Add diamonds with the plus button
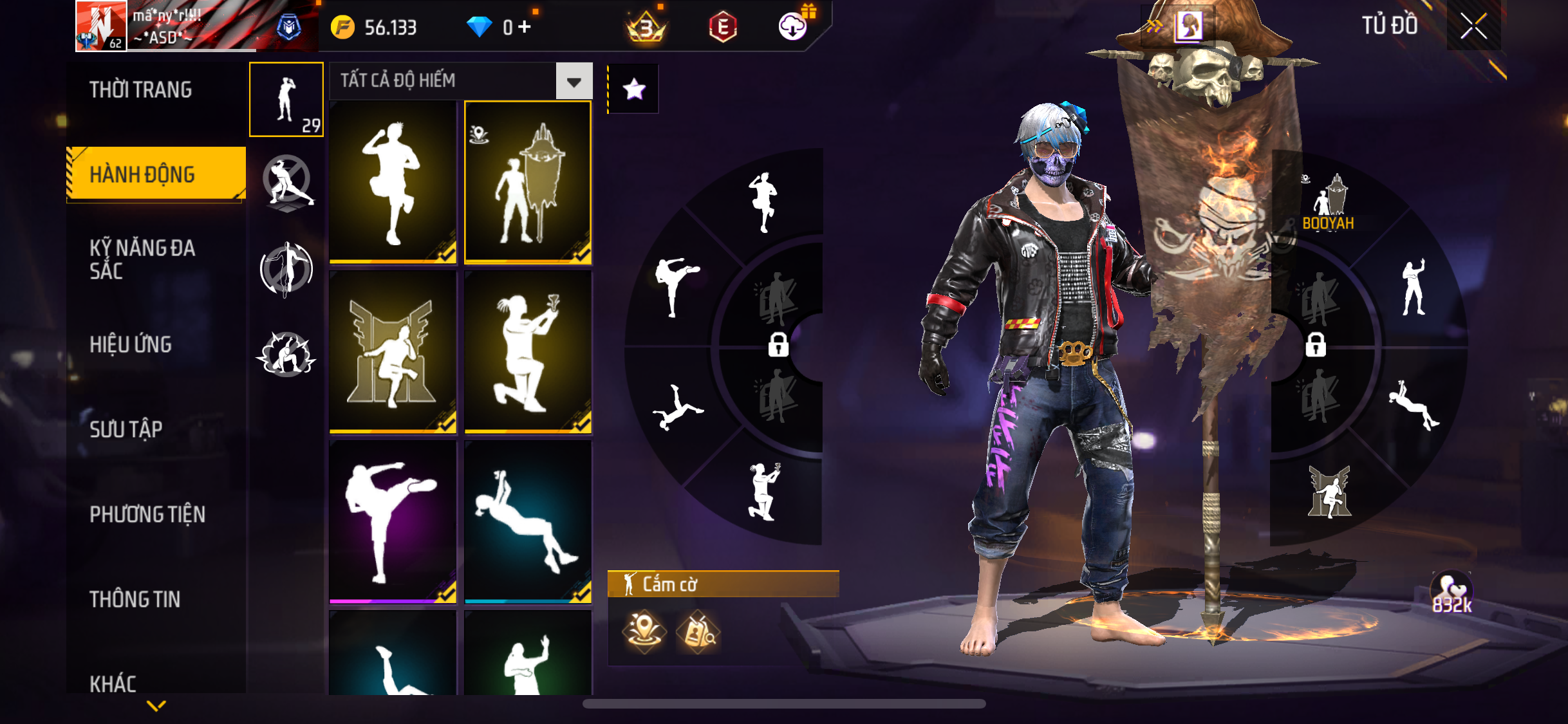The image size is (1568, 724). point(525,27)
